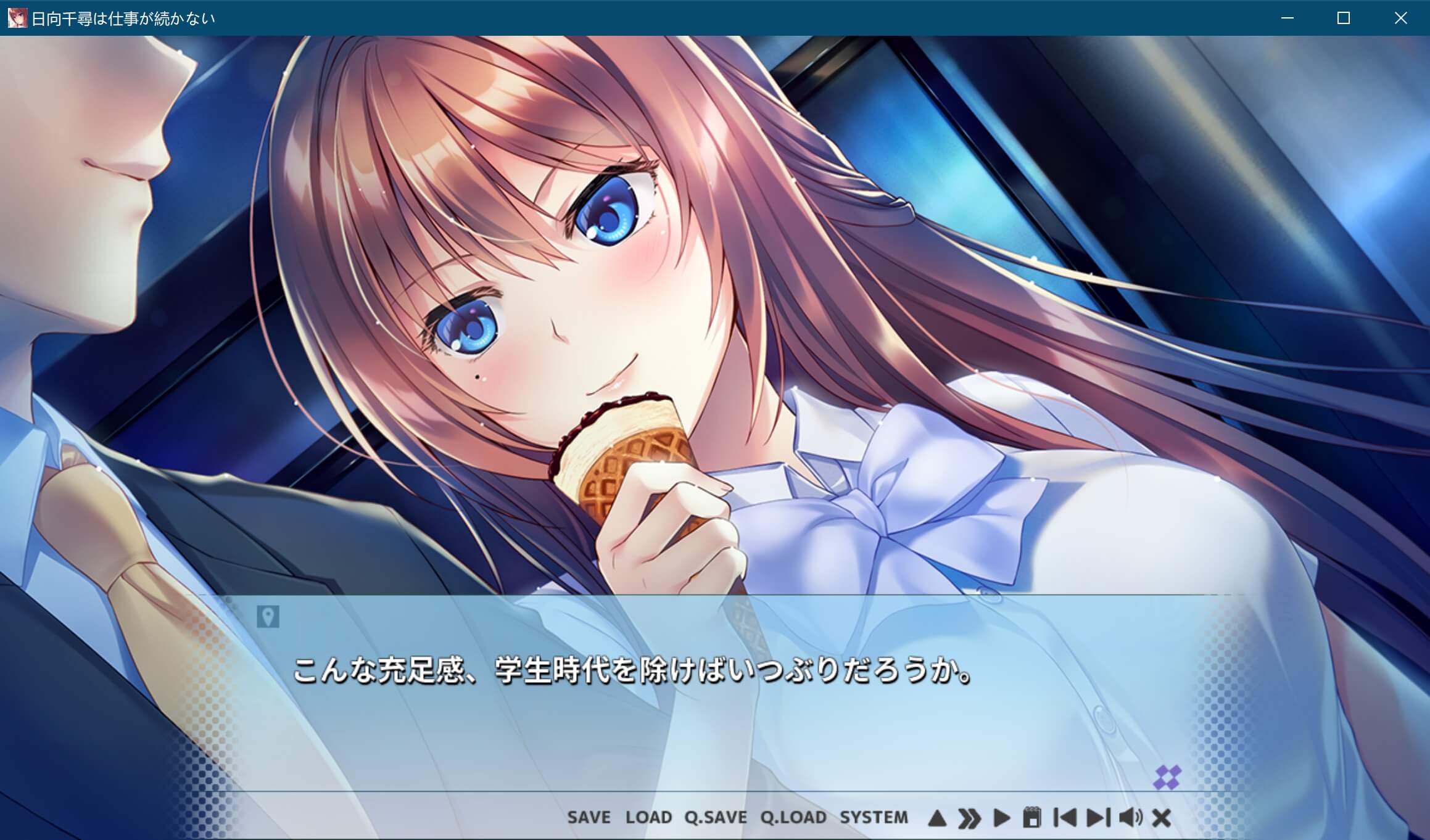The width and height of the screenshot is (1430, 840).
Task: Jump back using the skip-previous icon
Action: pyautogui.click(x=1065, y=817)
